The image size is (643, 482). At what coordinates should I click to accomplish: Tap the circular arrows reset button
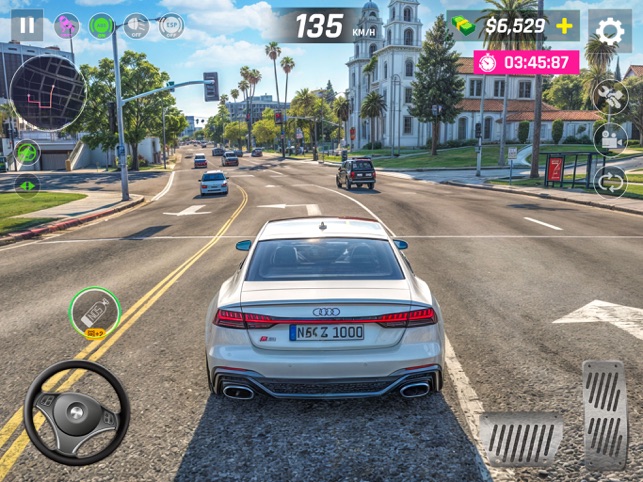click(609, 181)
